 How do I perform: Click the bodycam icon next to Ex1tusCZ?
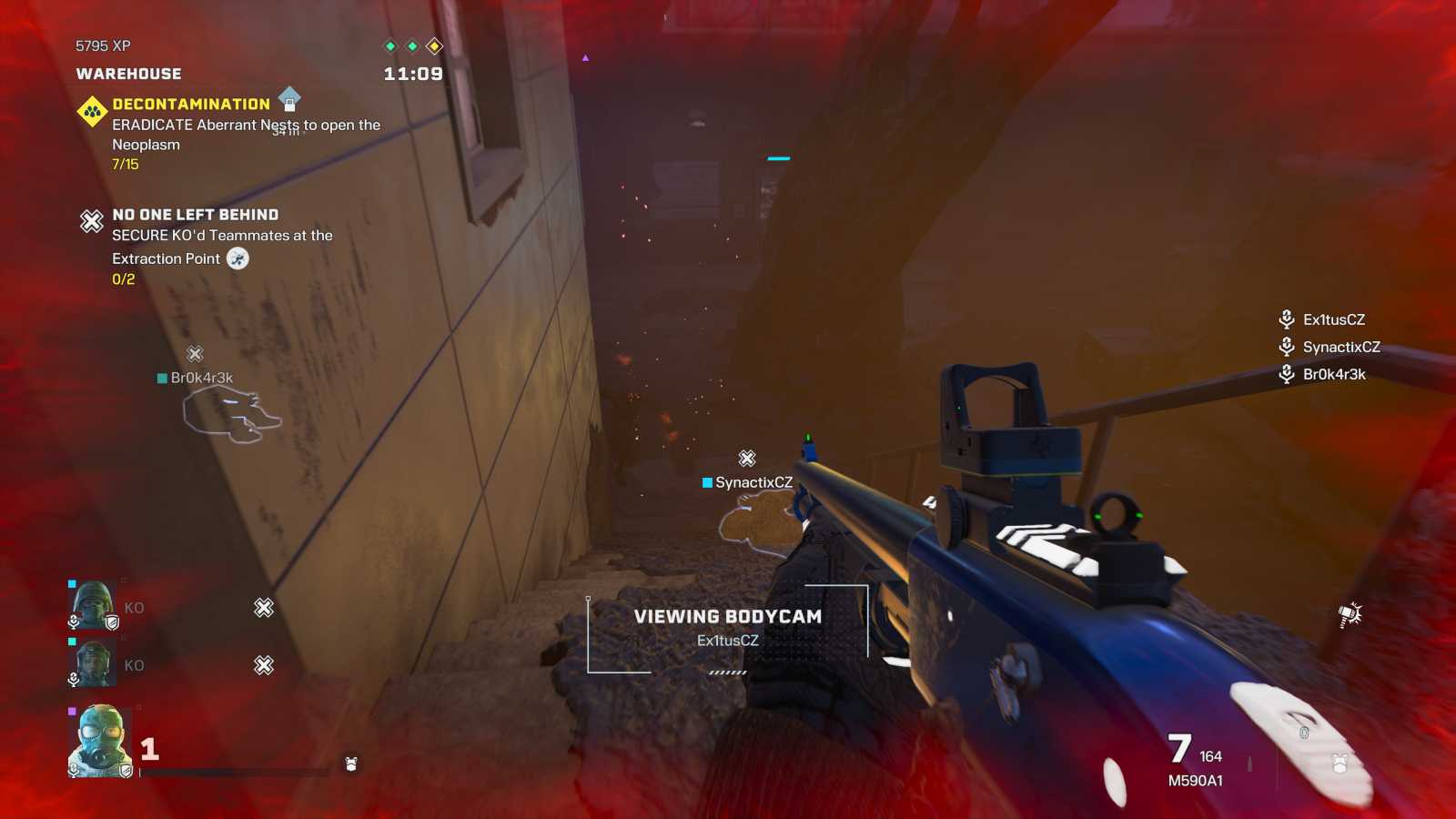[1286, 319]
